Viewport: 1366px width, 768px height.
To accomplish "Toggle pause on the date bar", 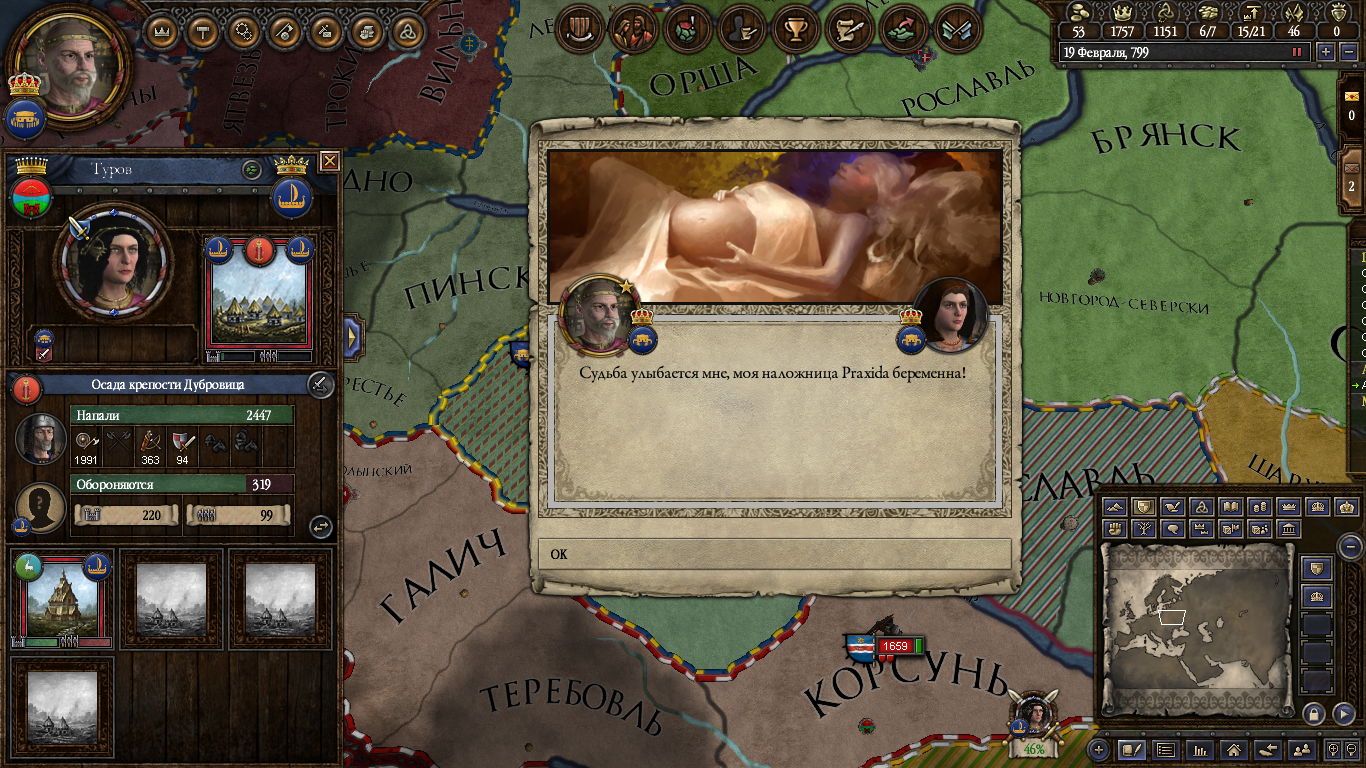I will coord(1298,52).
